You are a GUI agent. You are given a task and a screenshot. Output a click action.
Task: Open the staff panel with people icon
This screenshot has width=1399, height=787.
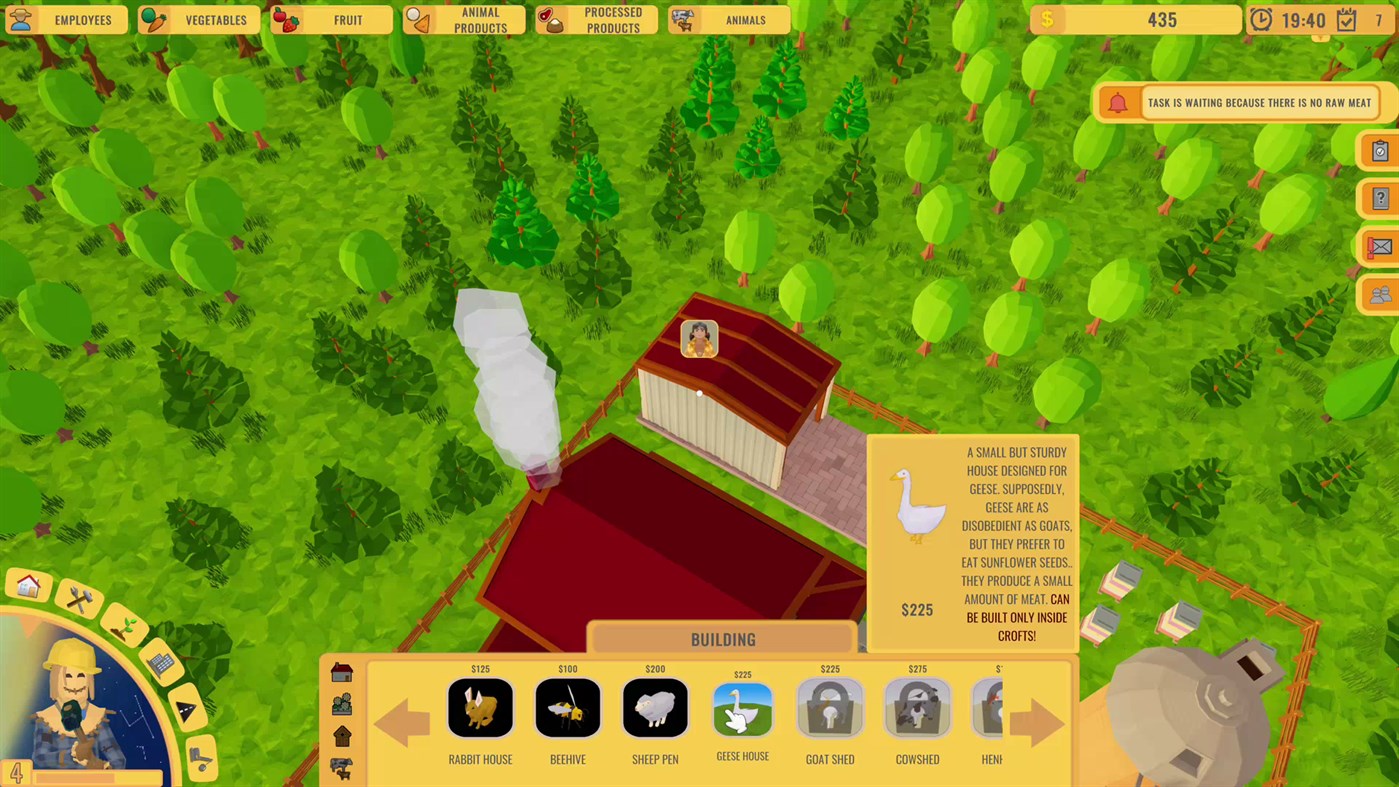1379,294
